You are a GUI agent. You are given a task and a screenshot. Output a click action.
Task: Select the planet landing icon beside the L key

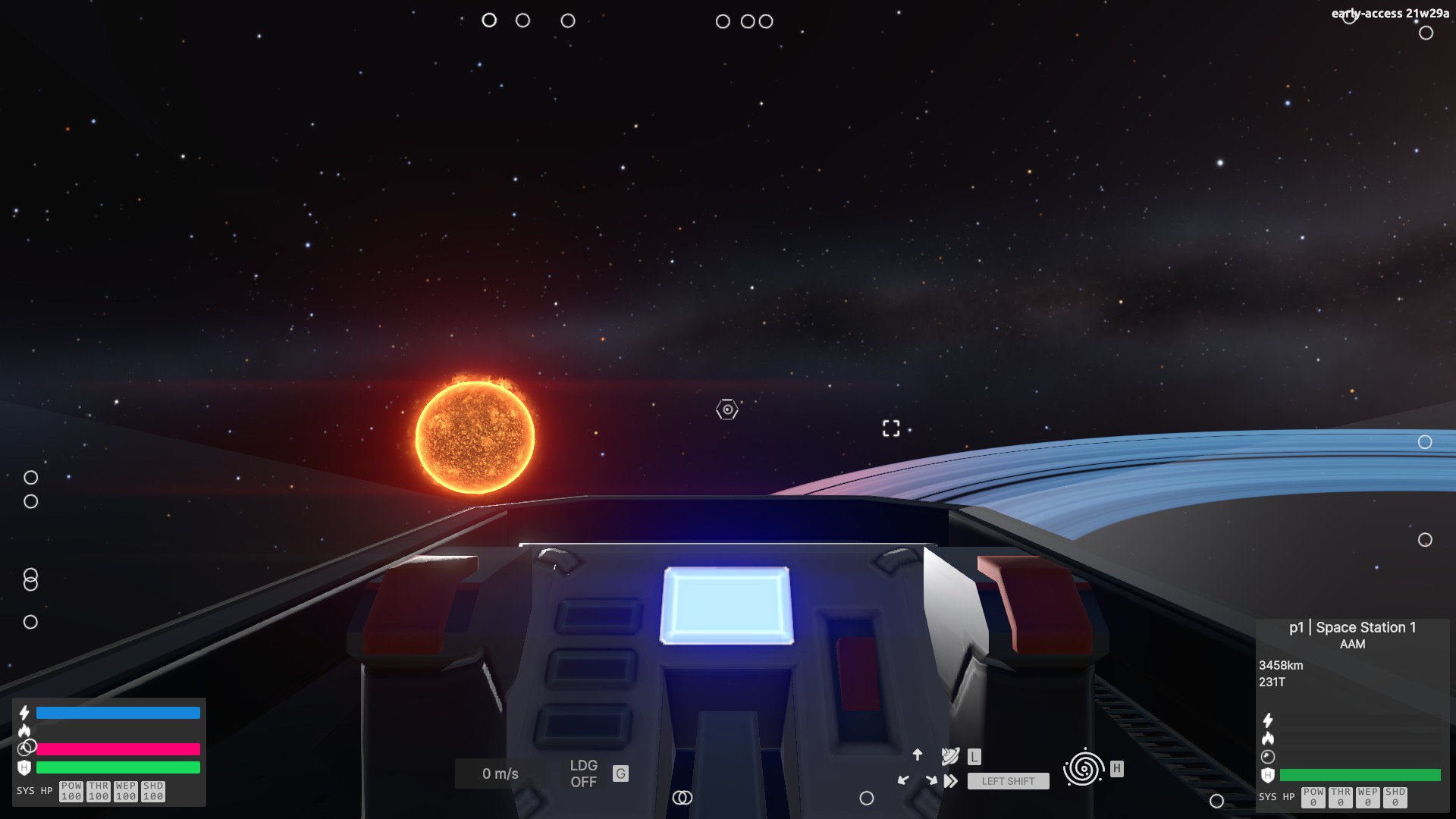click(950, 757)
